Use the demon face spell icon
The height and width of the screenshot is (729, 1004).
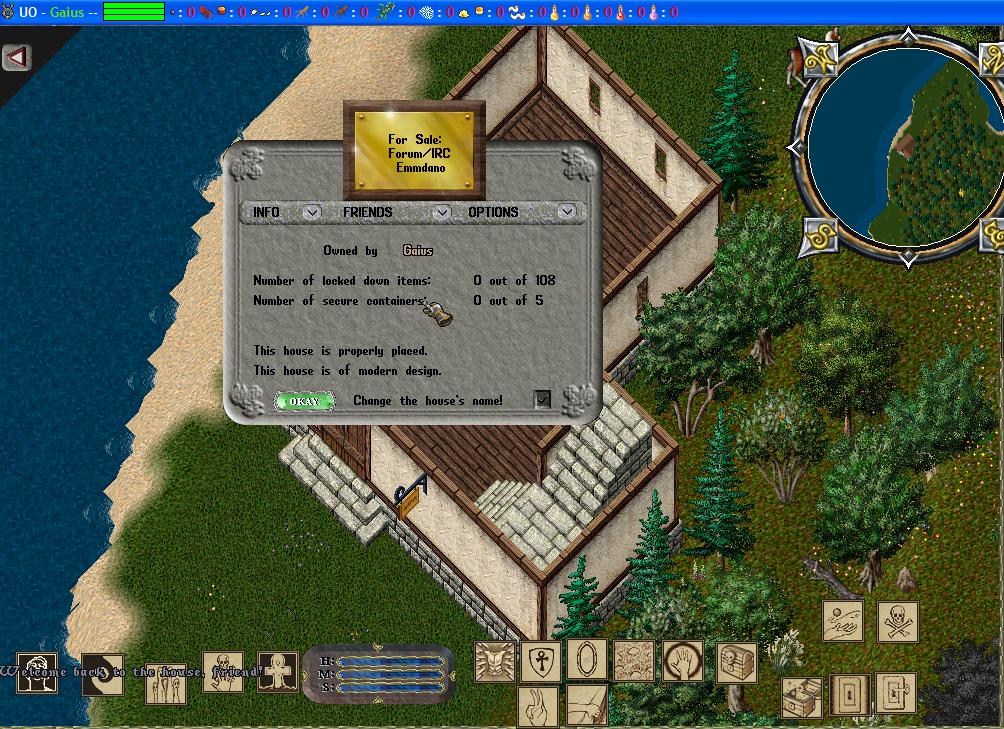click(494, 660)
